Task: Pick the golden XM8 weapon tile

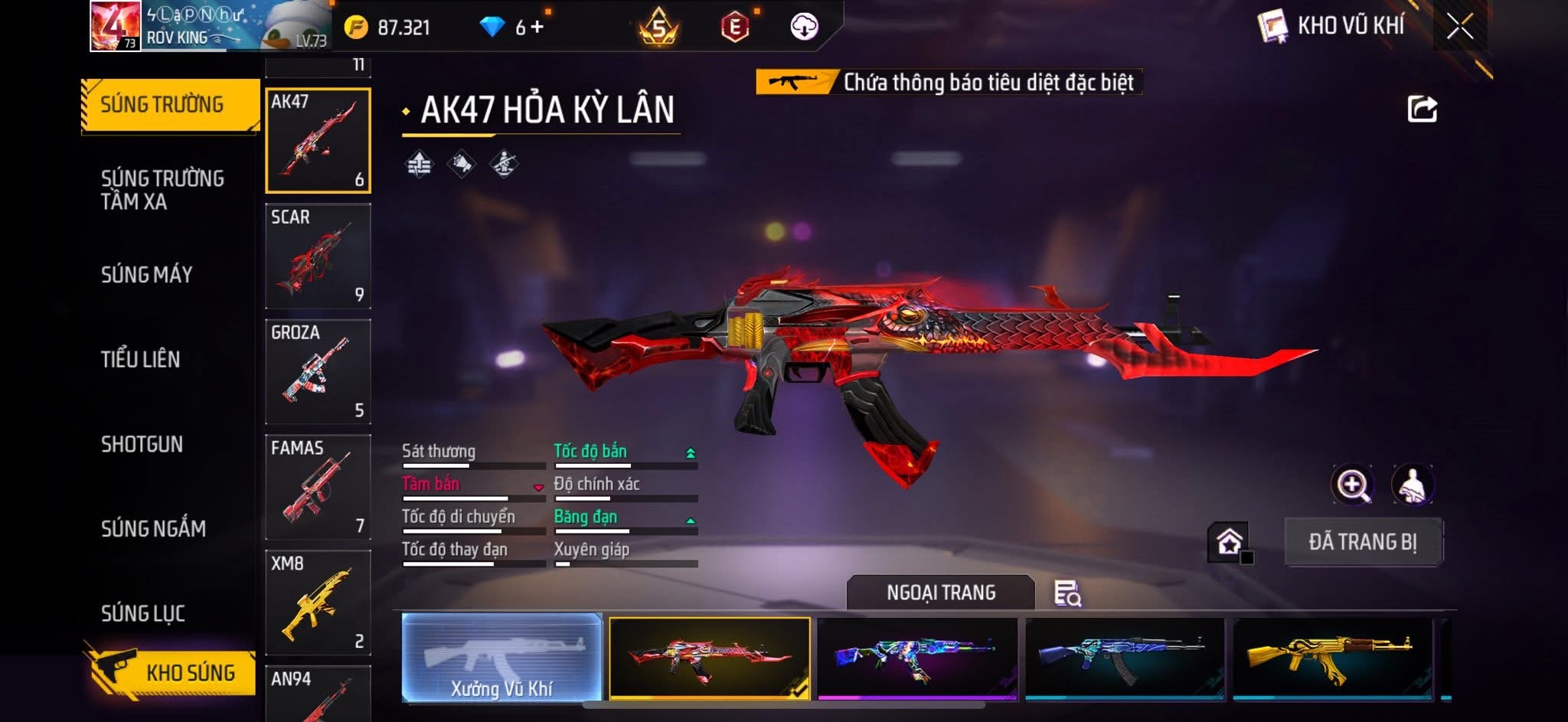Action: 318,603
